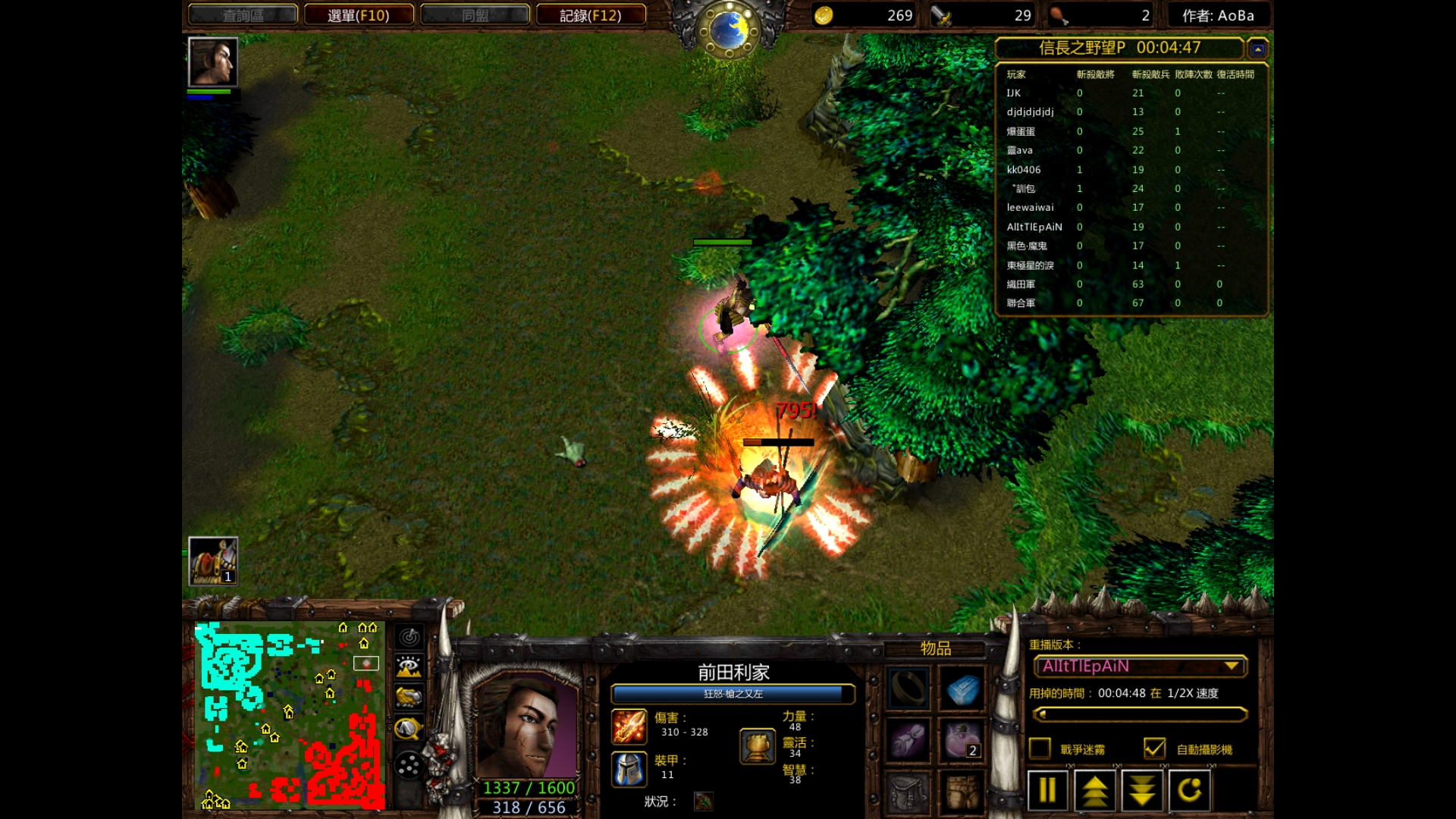Screen dimensions: 1456x819
Task: Select the ring item in inventory
Action: [x=908, y=689]
